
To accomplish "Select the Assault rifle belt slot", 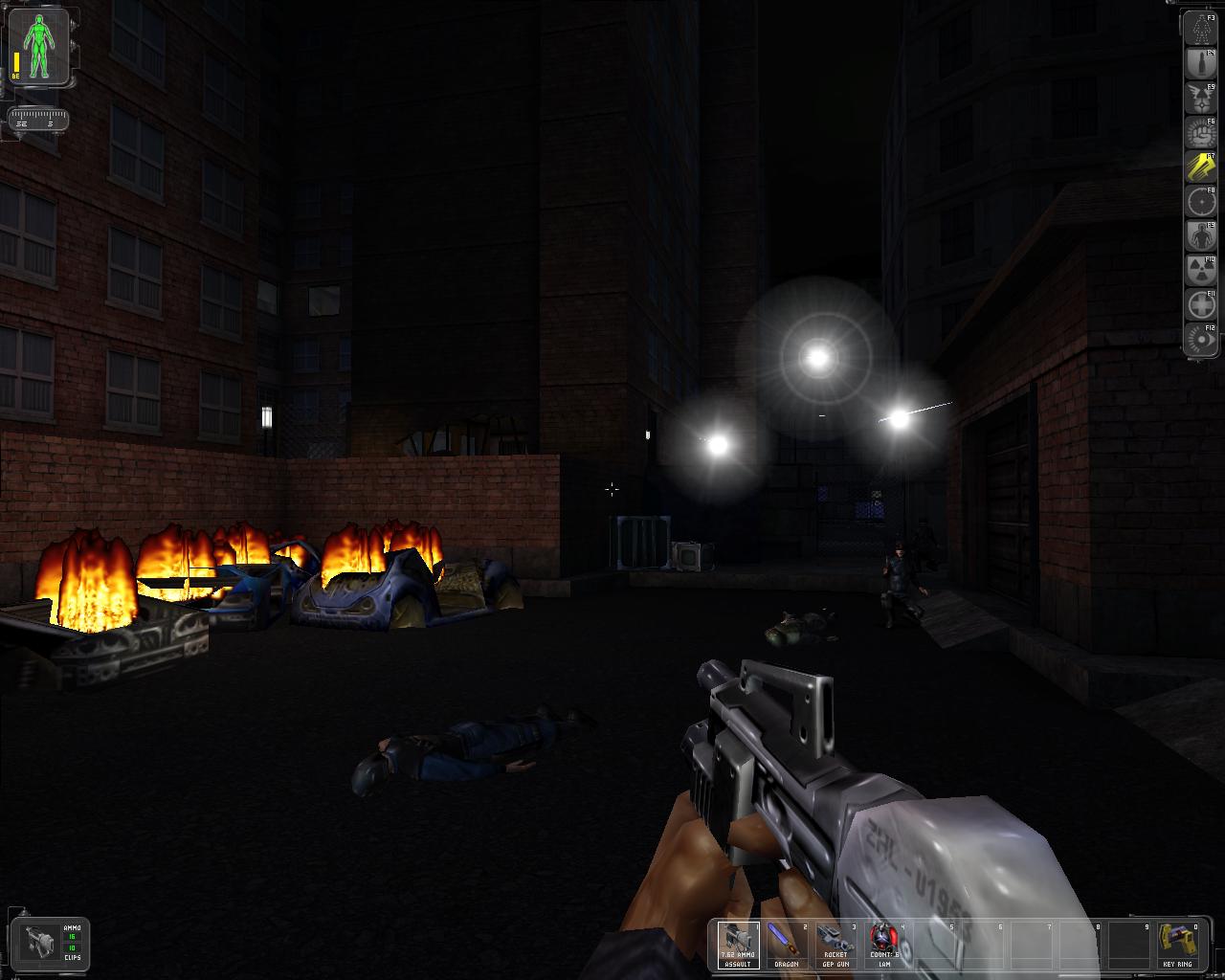I will (738, 945).
